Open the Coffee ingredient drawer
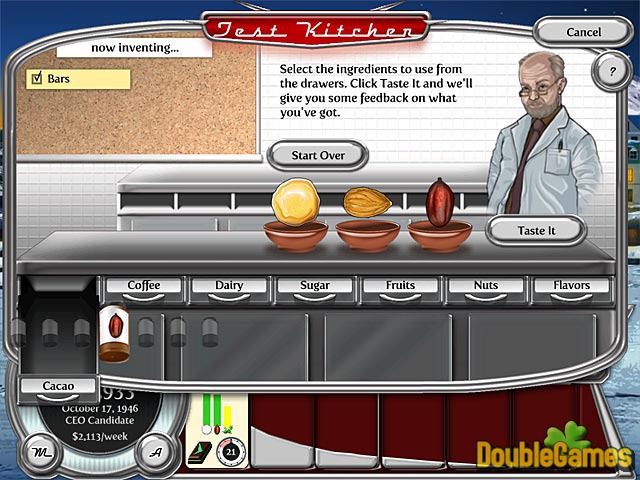The width and height of the screenshot is (640, 480). click(144, 286)
